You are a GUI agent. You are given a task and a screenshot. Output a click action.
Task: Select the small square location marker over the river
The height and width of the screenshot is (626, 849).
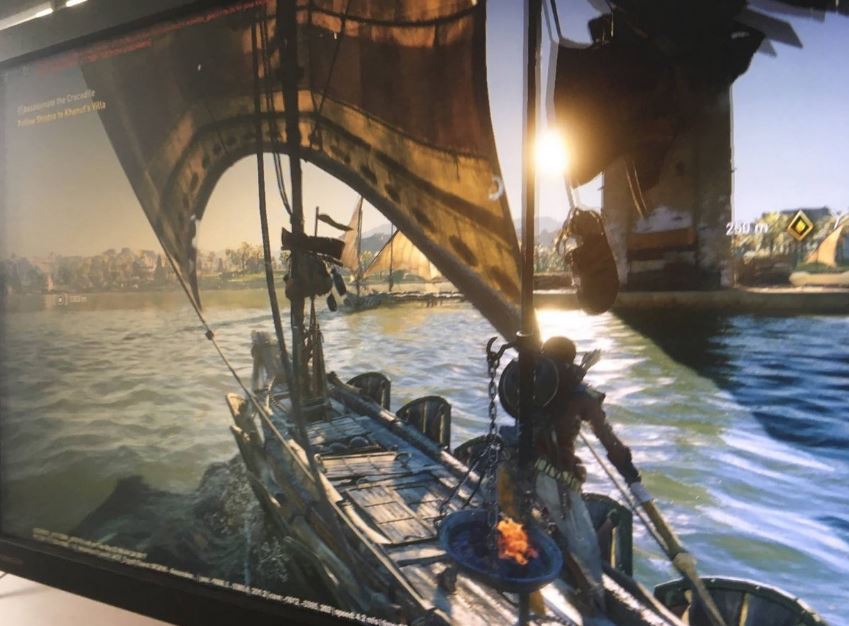point(61,298)
